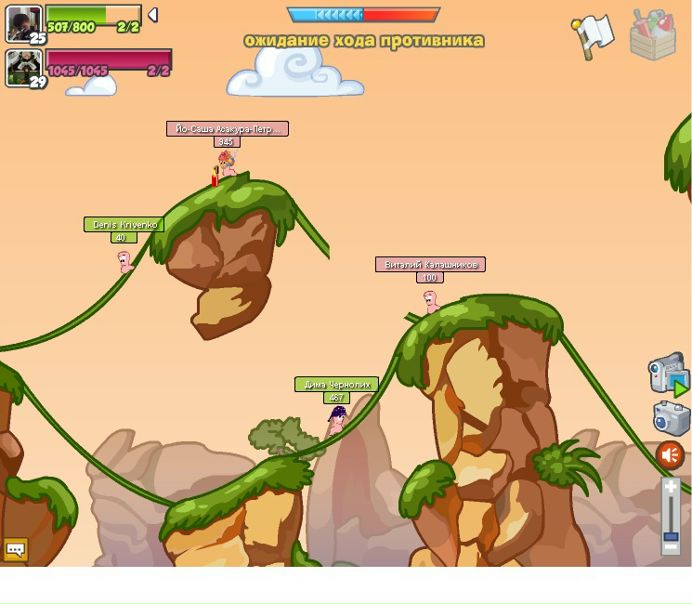Collapse the team panel with the white arrow
This screenshot has width=692, height=604.
[153, 15]
